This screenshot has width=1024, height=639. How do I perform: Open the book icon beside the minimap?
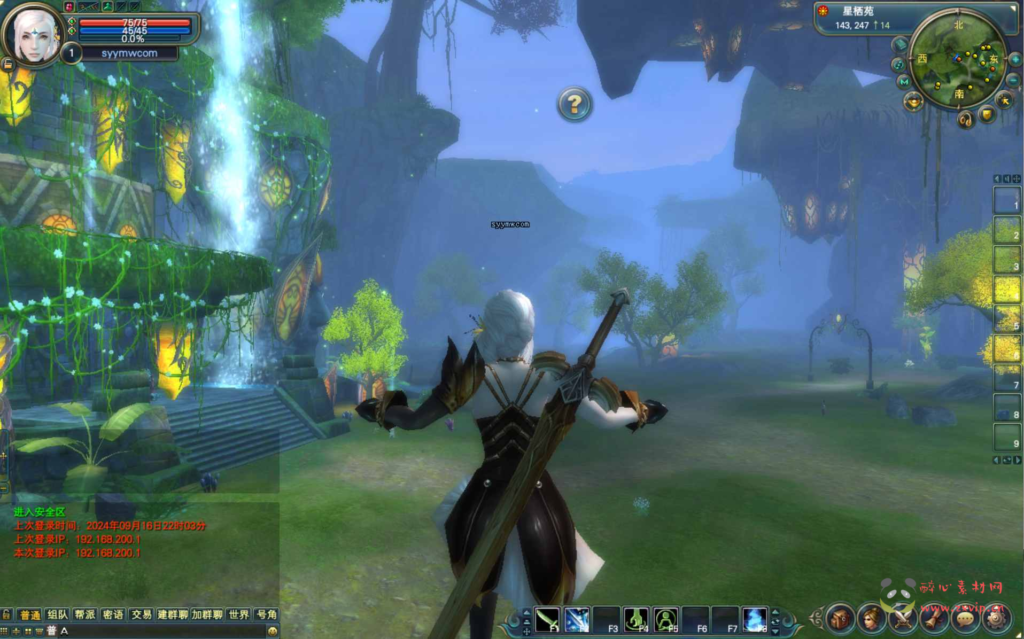[900, 45]
